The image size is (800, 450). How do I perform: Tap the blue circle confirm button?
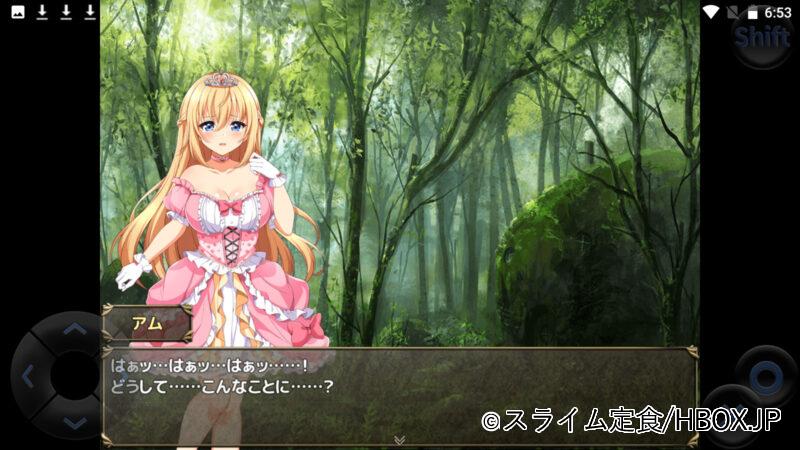pyautogui.click(x=766, y=377)
